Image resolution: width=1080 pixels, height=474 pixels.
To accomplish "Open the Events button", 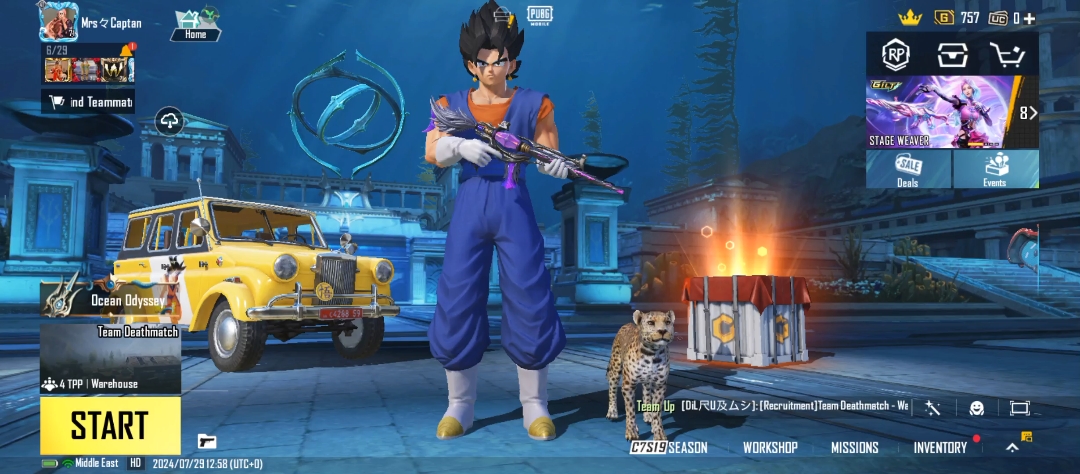I will [x=995, y=169].
